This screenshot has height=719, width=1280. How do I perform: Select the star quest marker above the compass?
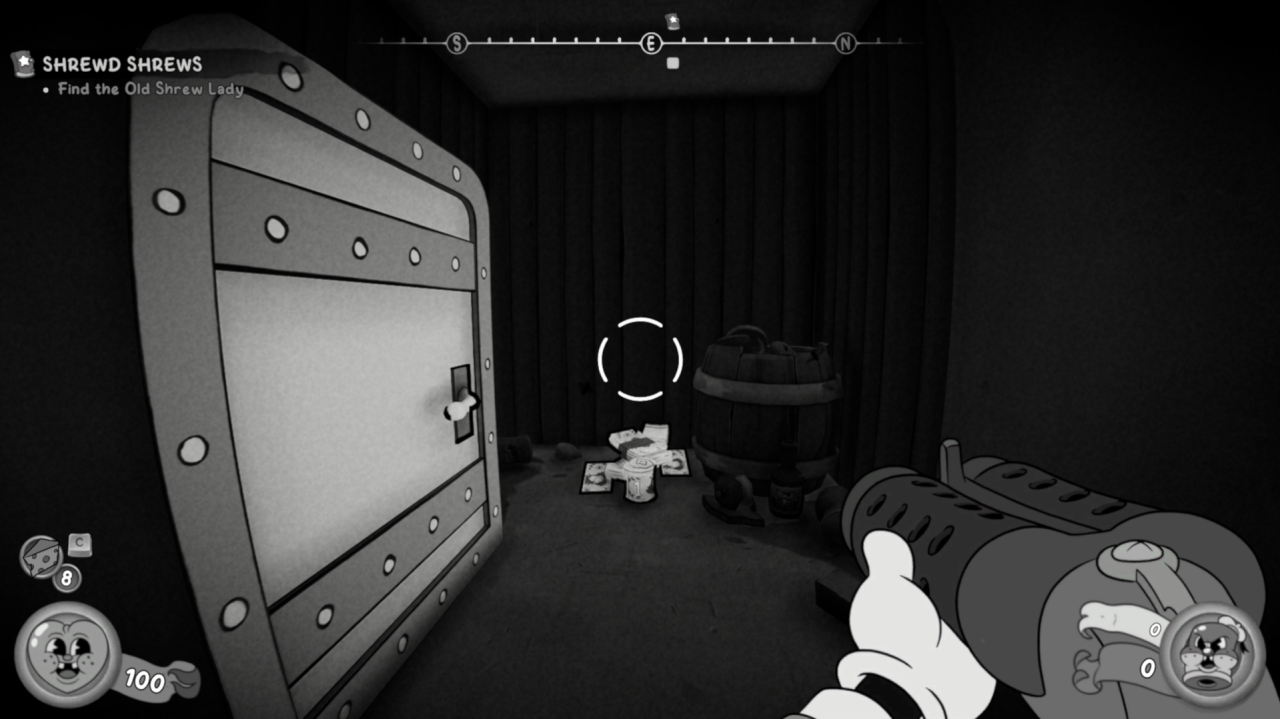tap(672, 21)
